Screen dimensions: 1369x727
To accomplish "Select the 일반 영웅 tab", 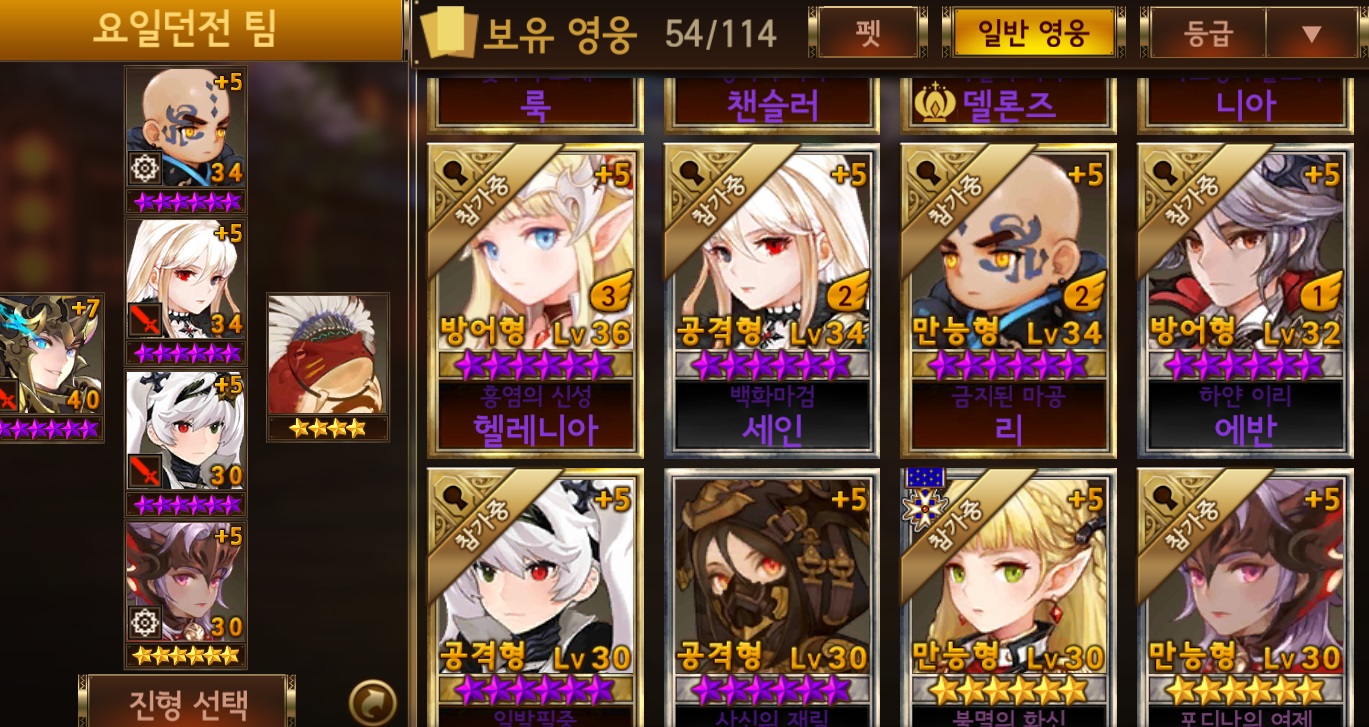I will (1032, 33).
